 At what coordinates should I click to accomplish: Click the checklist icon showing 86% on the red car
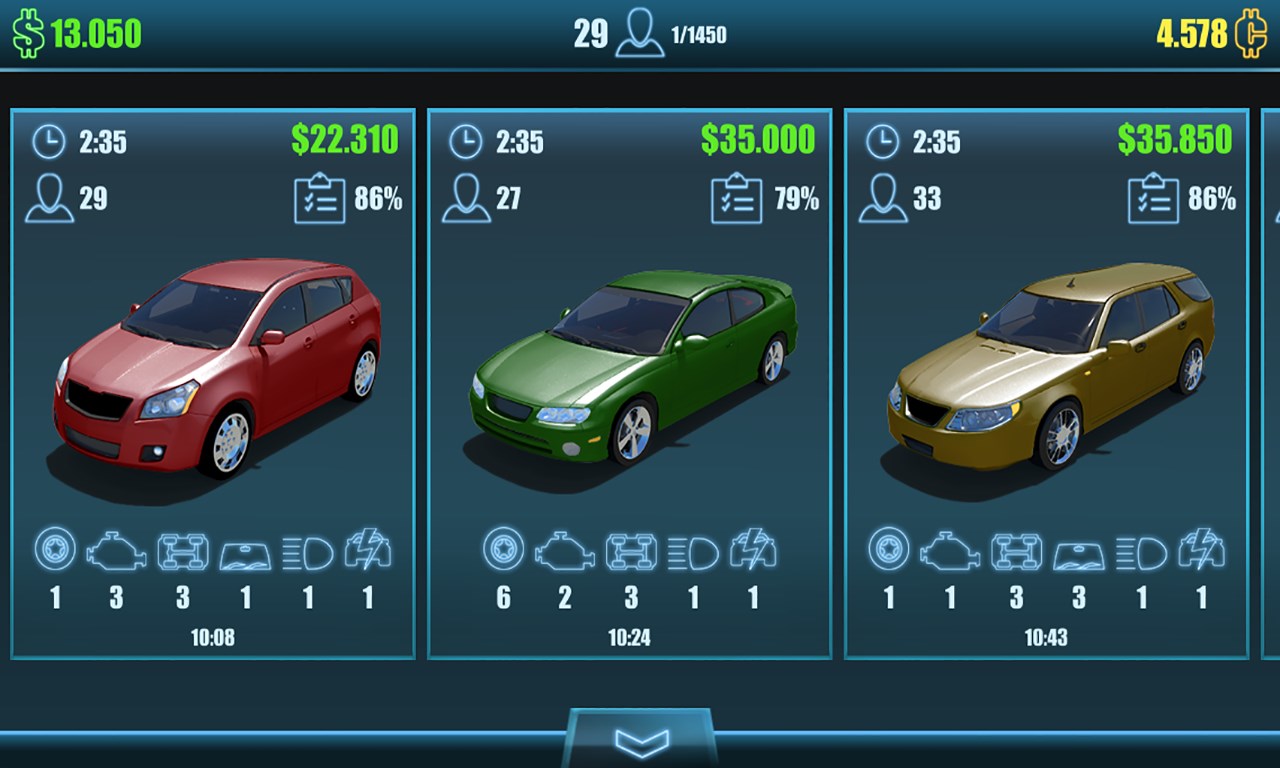318,199
